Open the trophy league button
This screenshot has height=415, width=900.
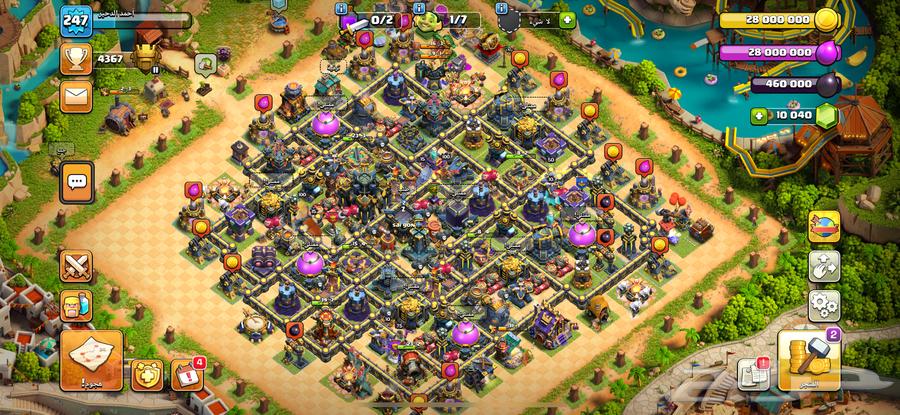coord(75,59)
